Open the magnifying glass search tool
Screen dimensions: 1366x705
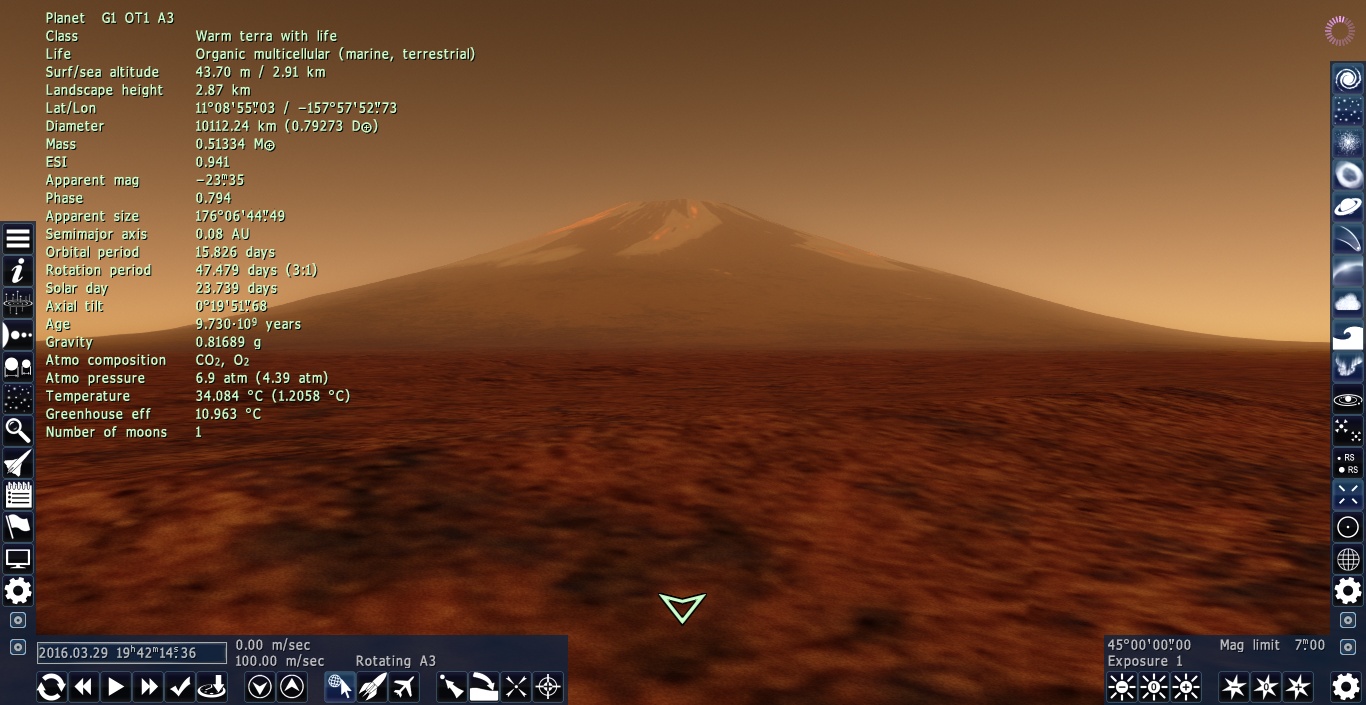coord(18,431)
